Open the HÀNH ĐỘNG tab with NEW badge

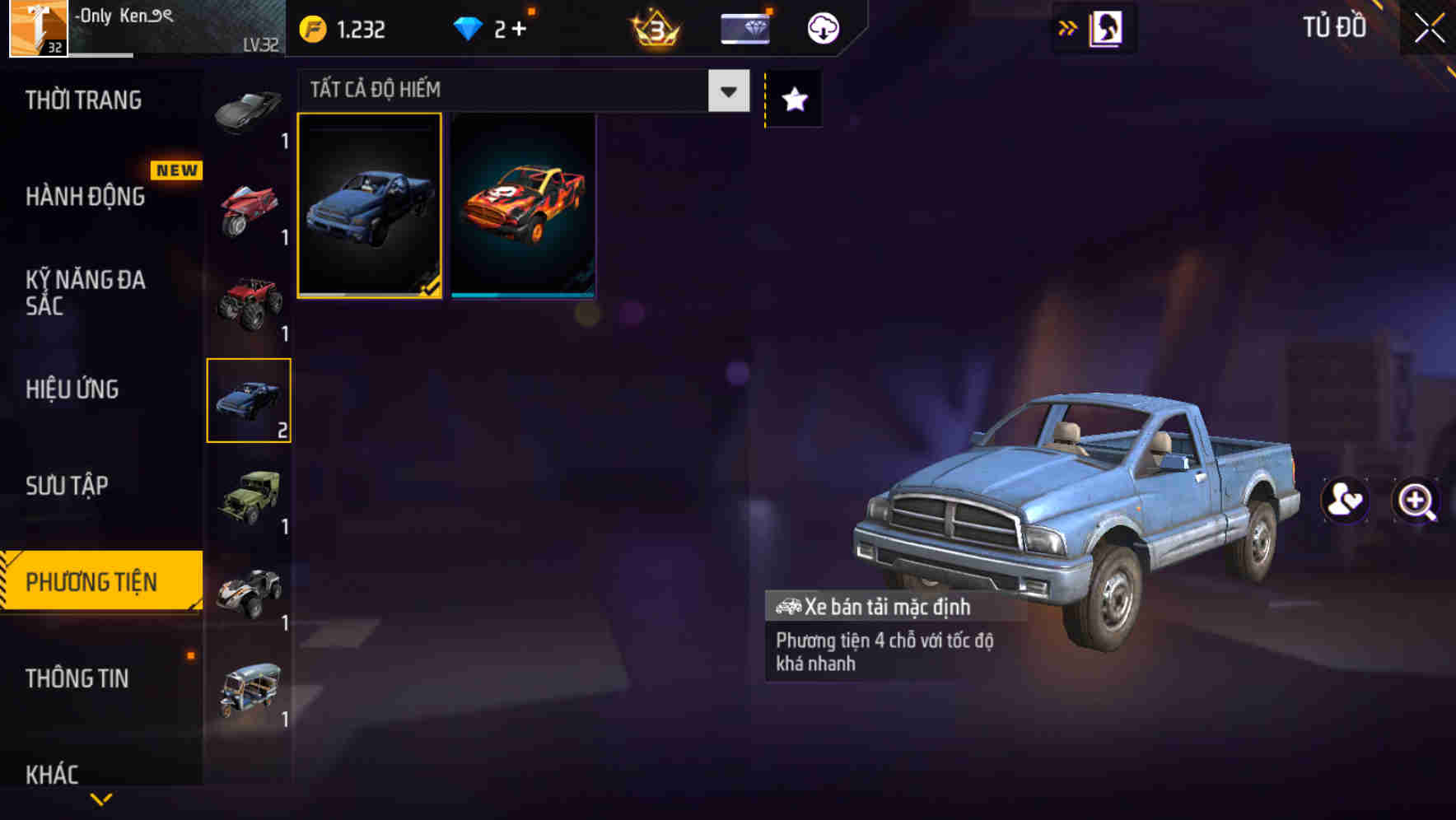86,196
